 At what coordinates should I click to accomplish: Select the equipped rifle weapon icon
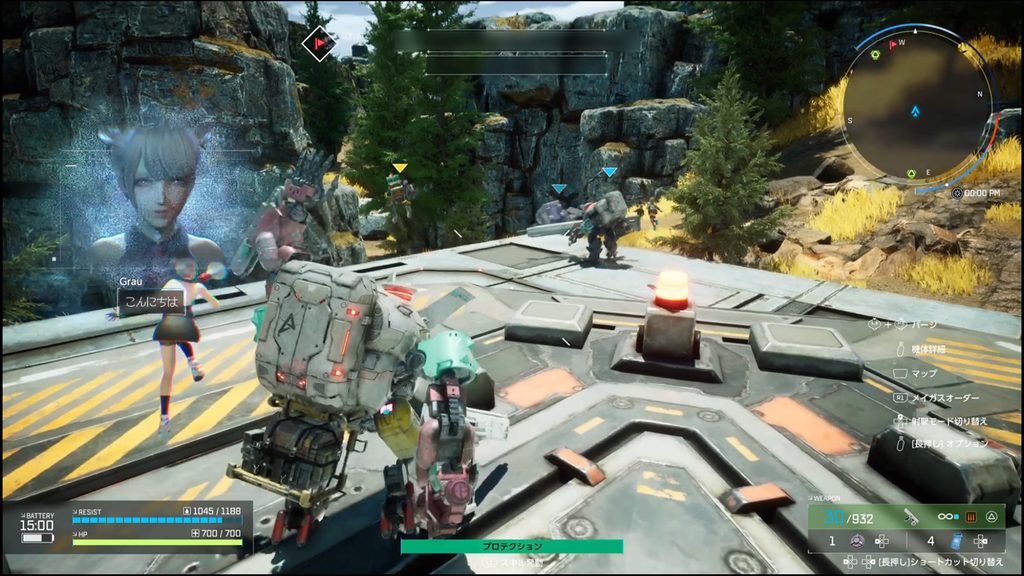[x=910, y=516]
